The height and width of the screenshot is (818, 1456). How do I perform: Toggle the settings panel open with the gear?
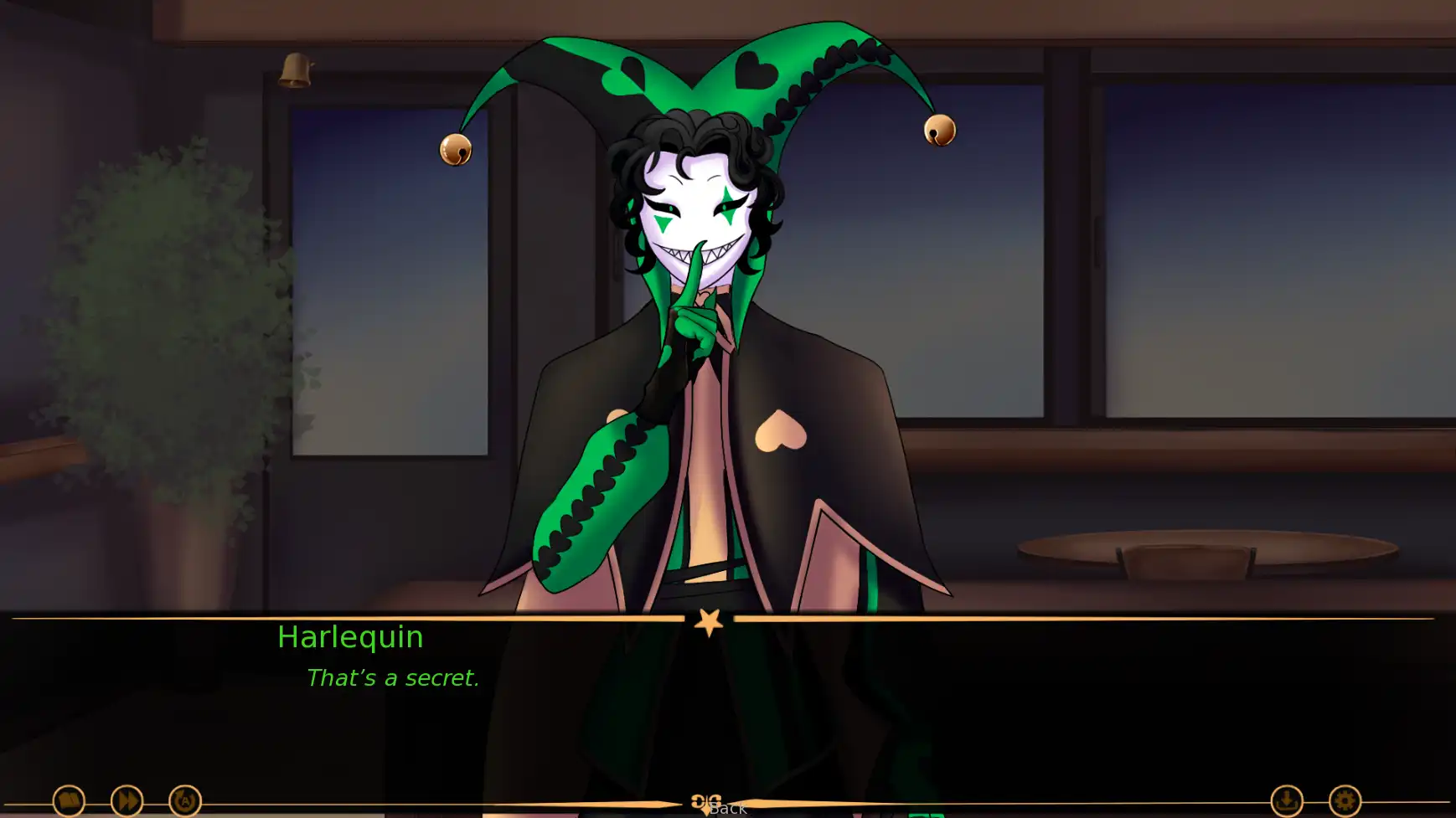pyautogui.click(x=1344, y=800)
